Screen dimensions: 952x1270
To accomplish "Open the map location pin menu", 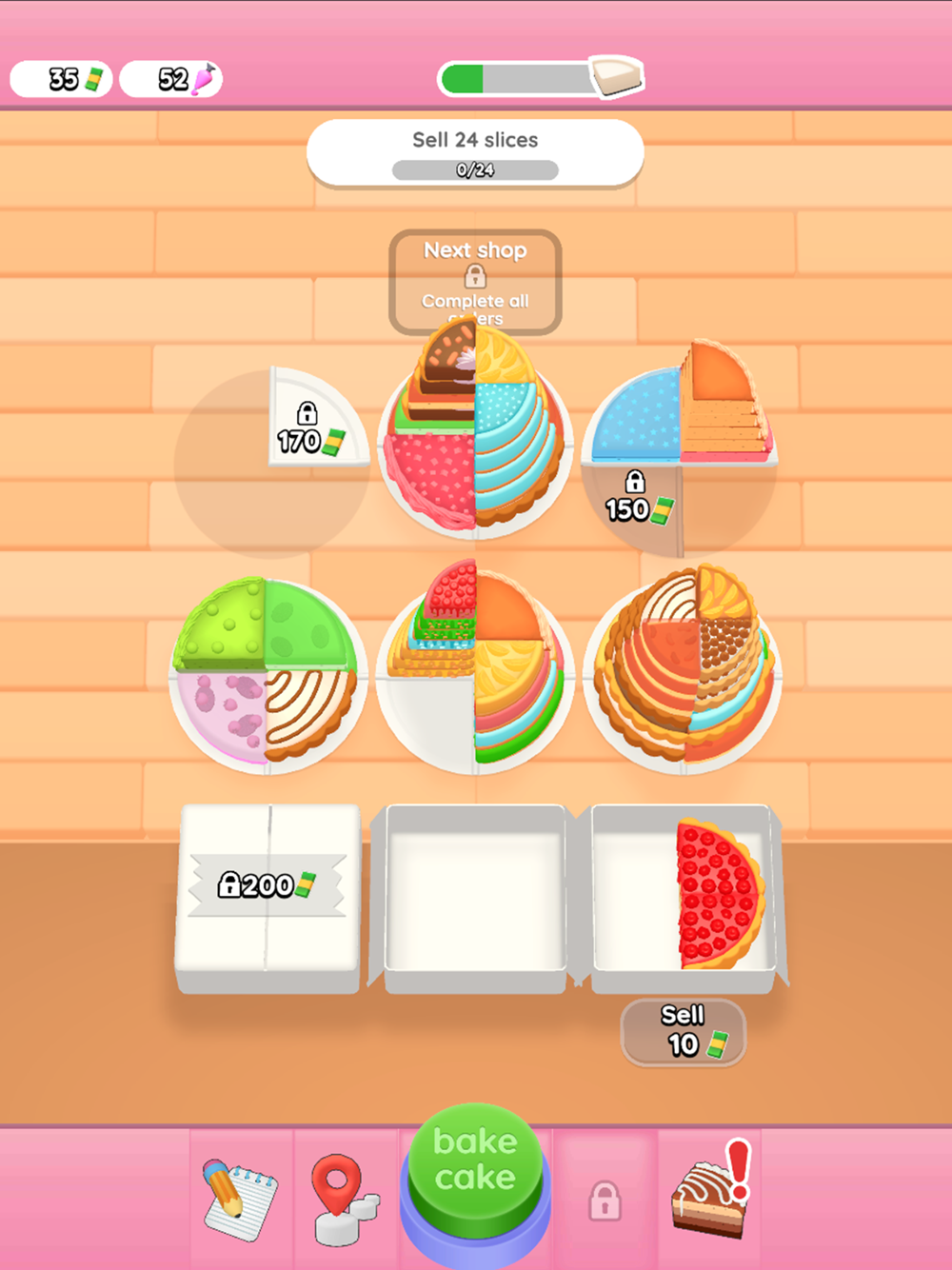I will pyautogui.click(x=344, y=1199).
